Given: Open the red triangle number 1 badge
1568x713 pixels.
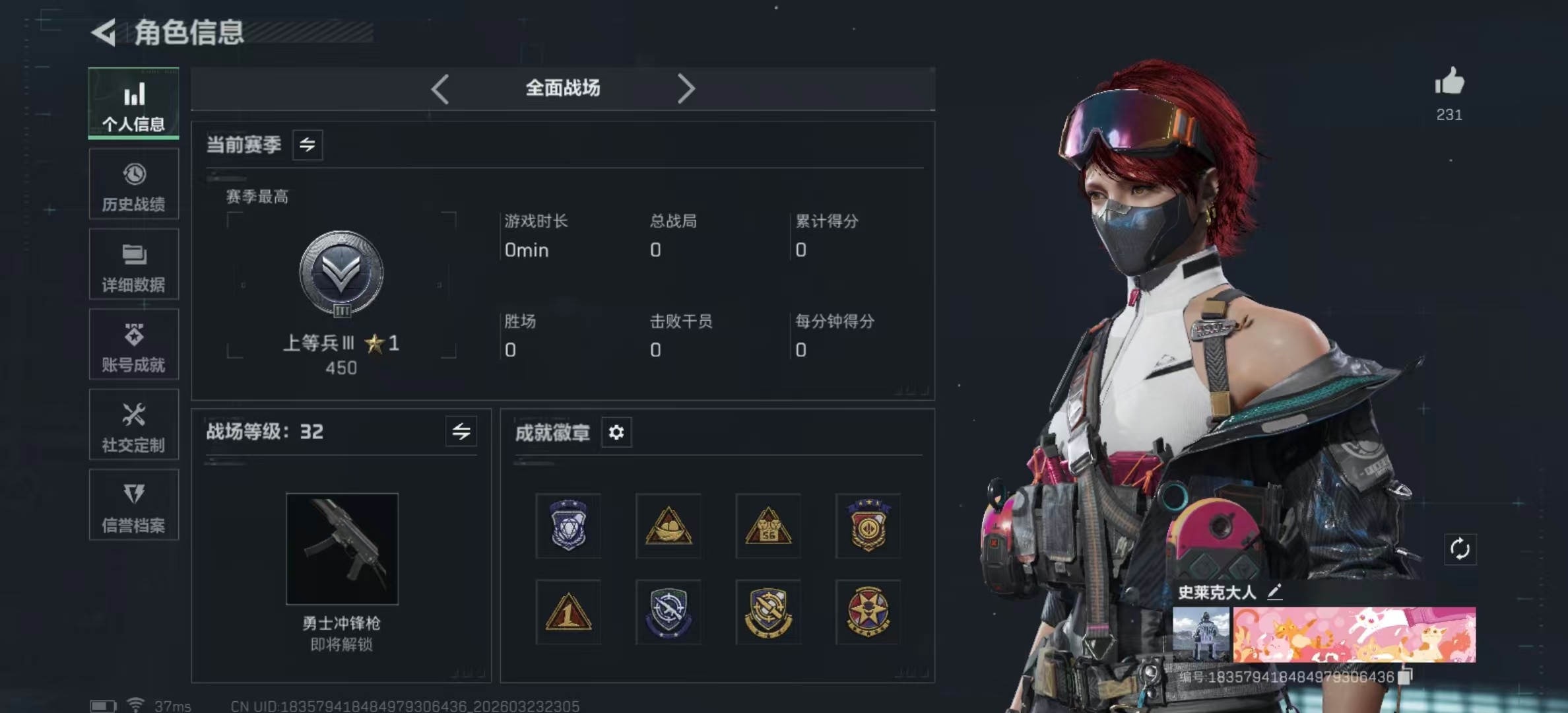Looking at the screenshot, I should tap(568, 613).
